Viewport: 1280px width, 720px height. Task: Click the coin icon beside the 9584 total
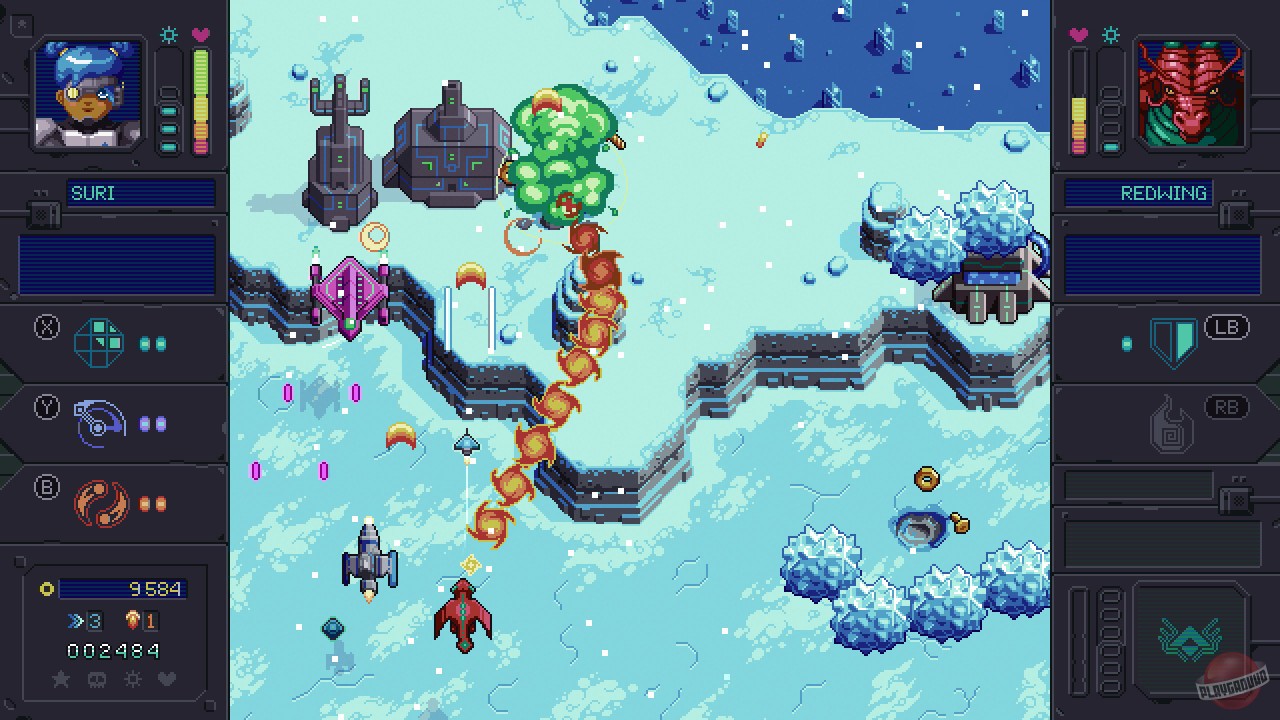[x=47, y=590]
